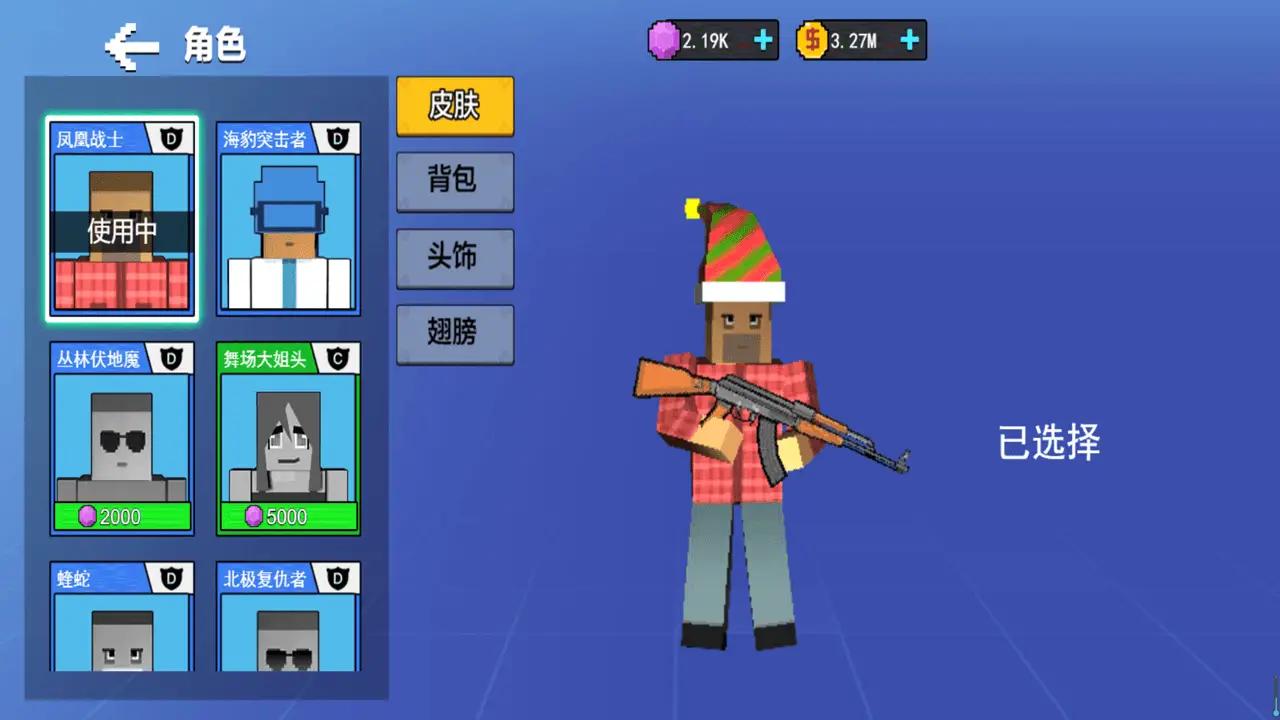This screenshot has height=720, width=1280.
Task: Click the purple gem currency icon
Action: (x=664, y=40)
